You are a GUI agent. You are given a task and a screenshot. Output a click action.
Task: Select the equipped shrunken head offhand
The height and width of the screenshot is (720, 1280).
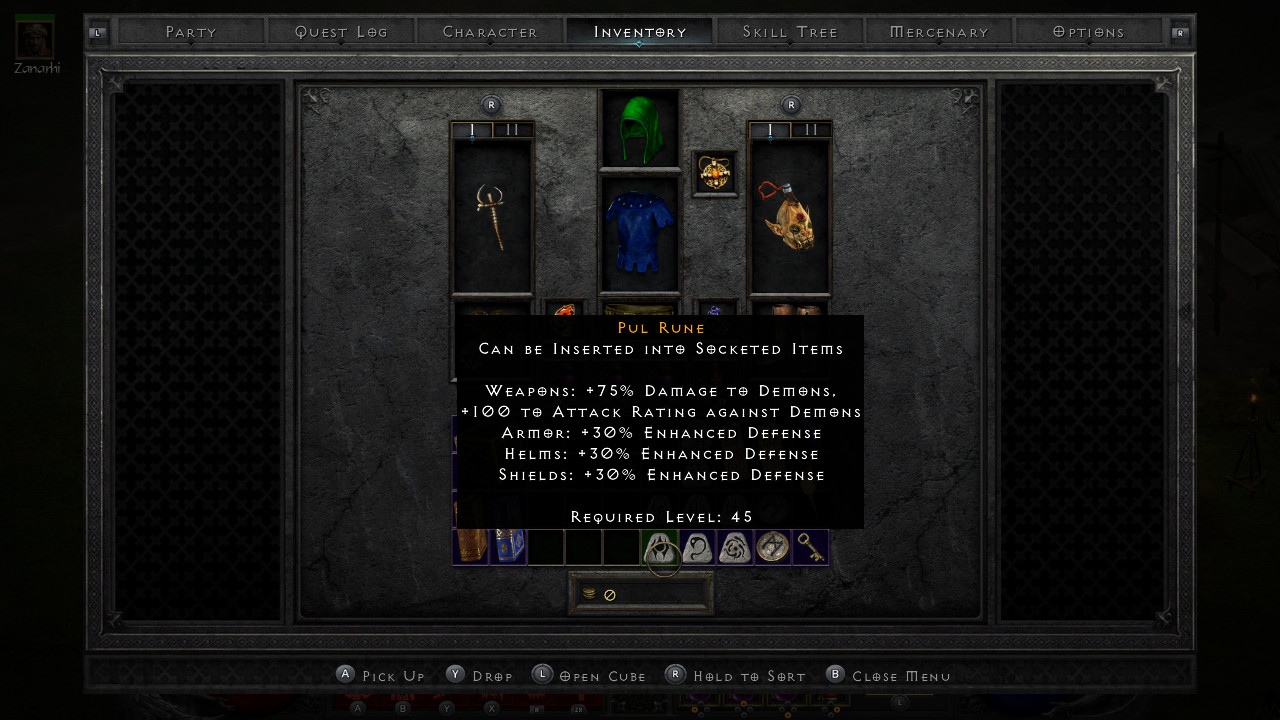(790, 216)
